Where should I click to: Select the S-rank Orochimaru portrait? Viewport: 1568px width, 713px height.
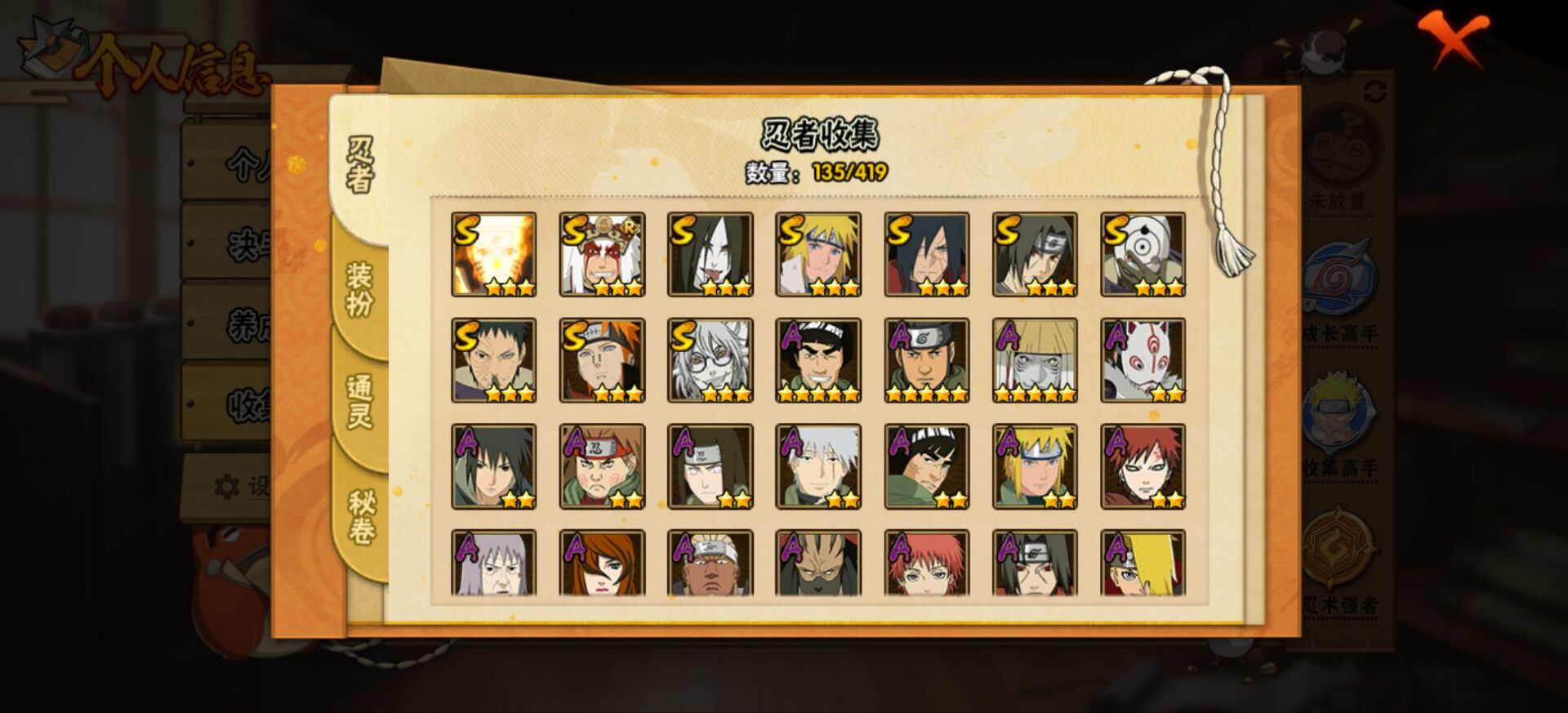point(710,254)
